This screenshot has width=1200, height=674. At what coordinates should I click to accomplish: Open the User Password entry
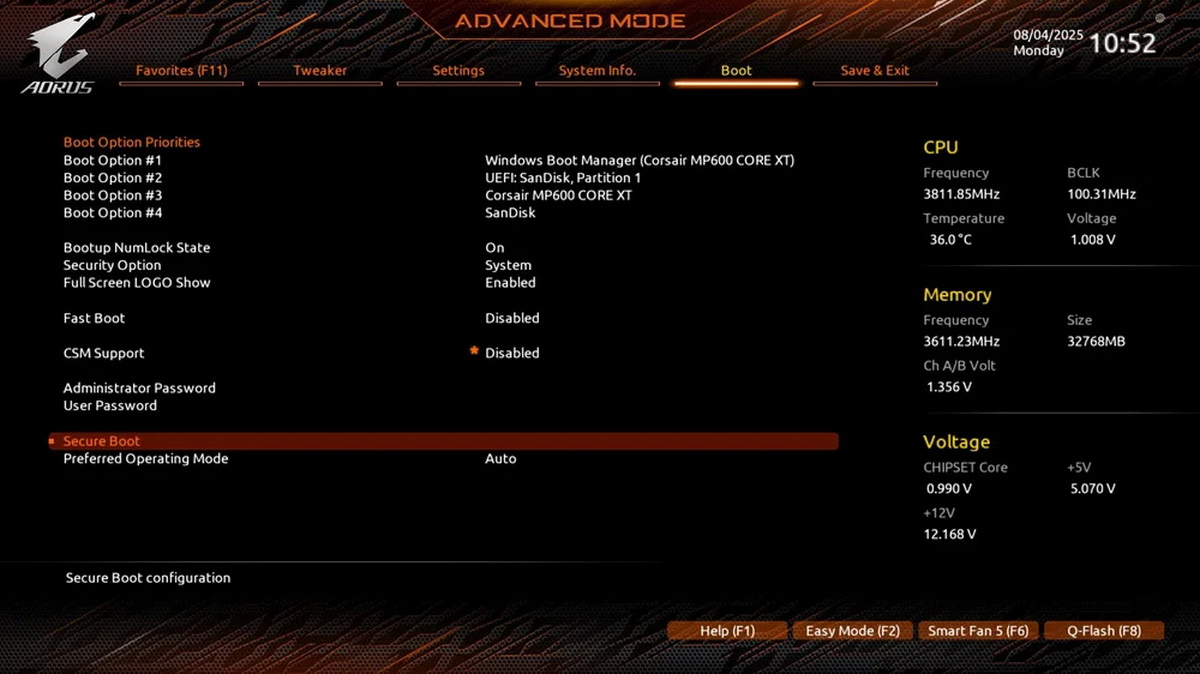point(110,406)
